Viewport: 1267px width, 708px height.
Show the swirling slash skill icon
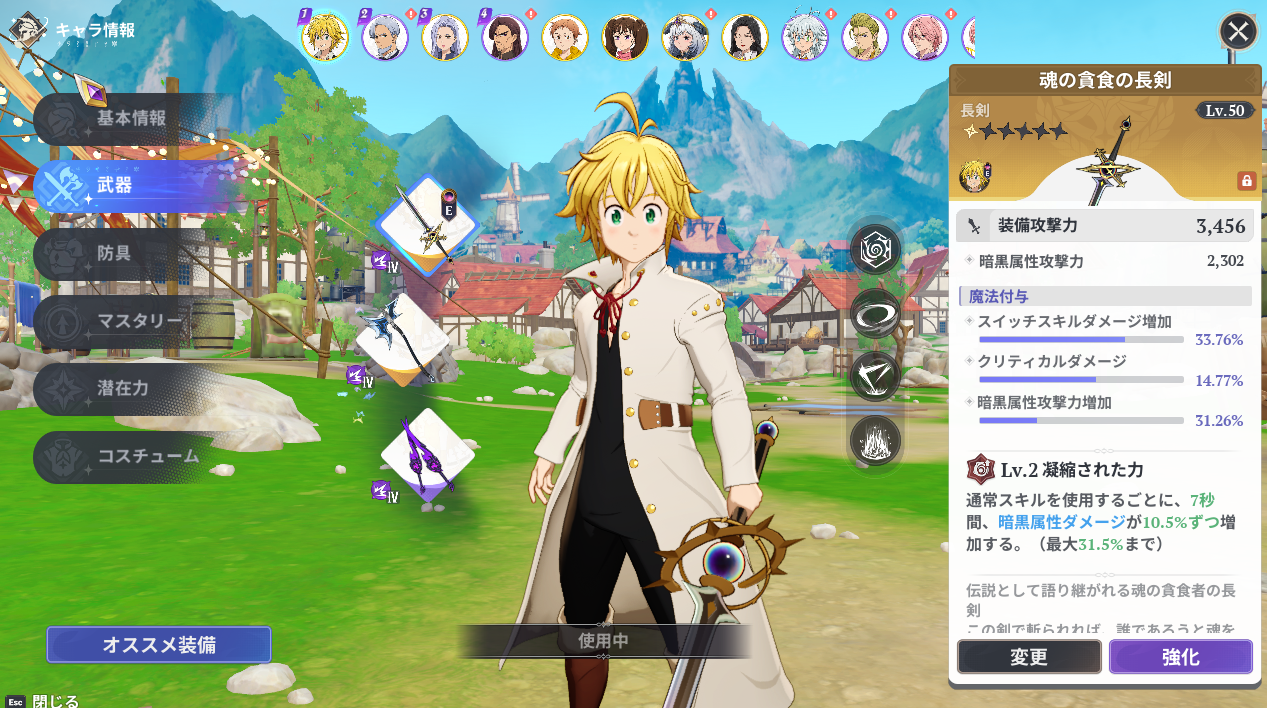876,313
